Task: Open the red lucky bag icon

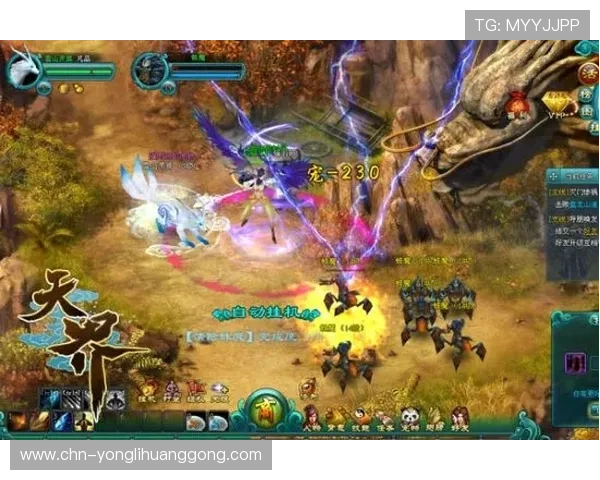Action: tap(517, 102)
